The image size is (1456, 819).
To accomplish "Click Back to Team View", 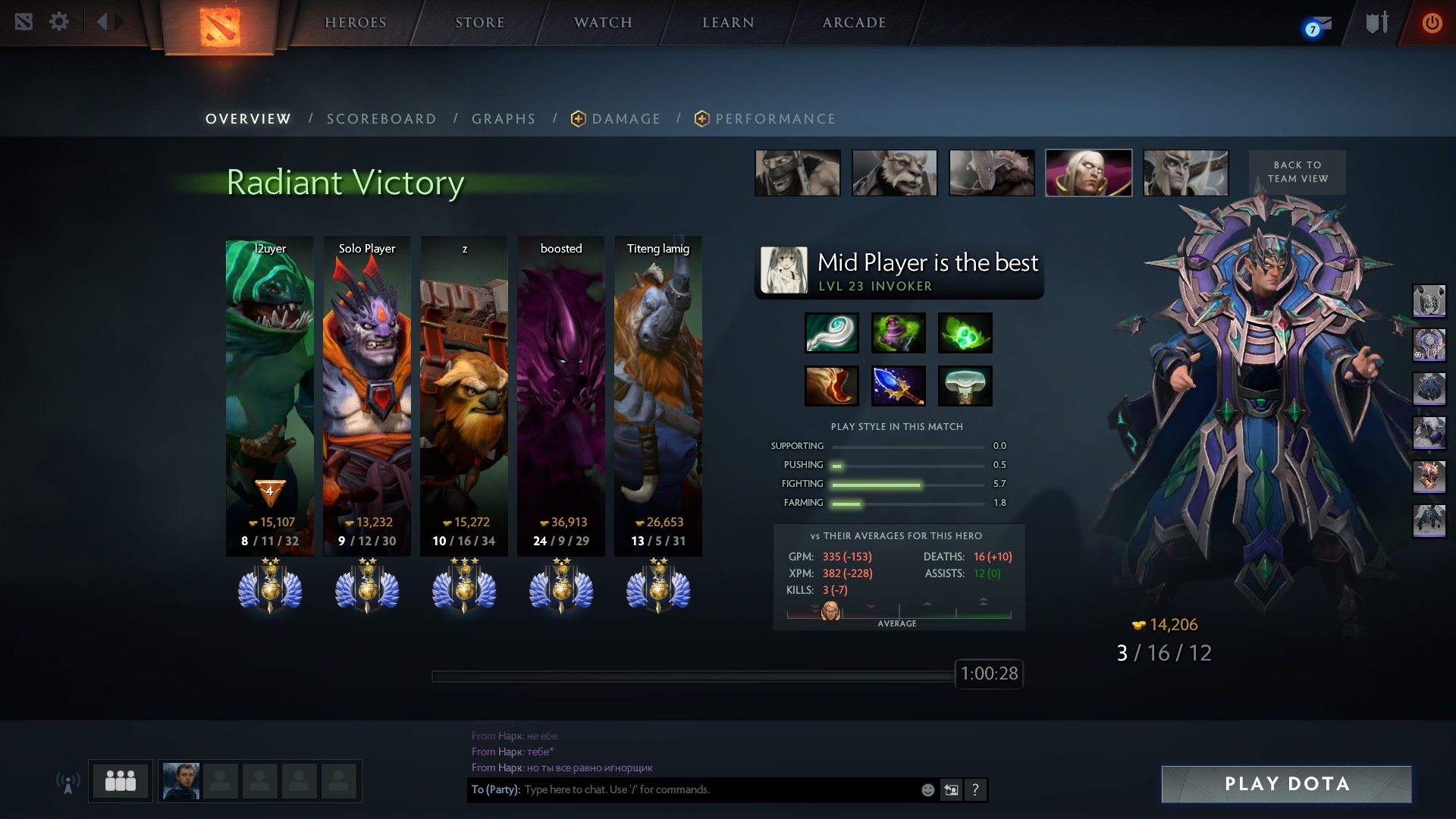I will tap(1297, 172).
